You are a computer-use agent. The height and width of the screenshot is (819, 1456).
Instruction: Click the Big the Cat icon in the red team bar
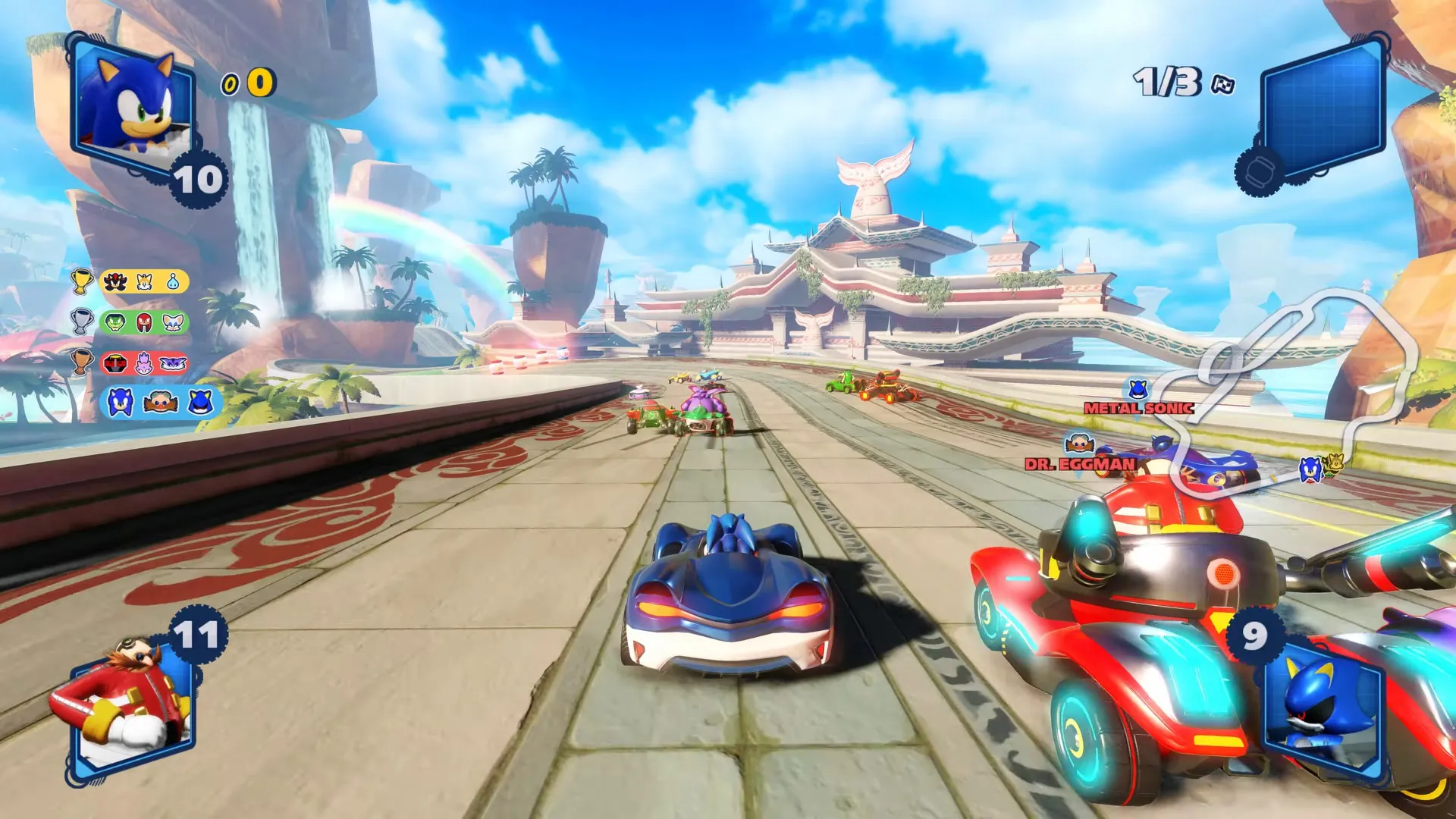pyautogui.click(x=172, y=362)
